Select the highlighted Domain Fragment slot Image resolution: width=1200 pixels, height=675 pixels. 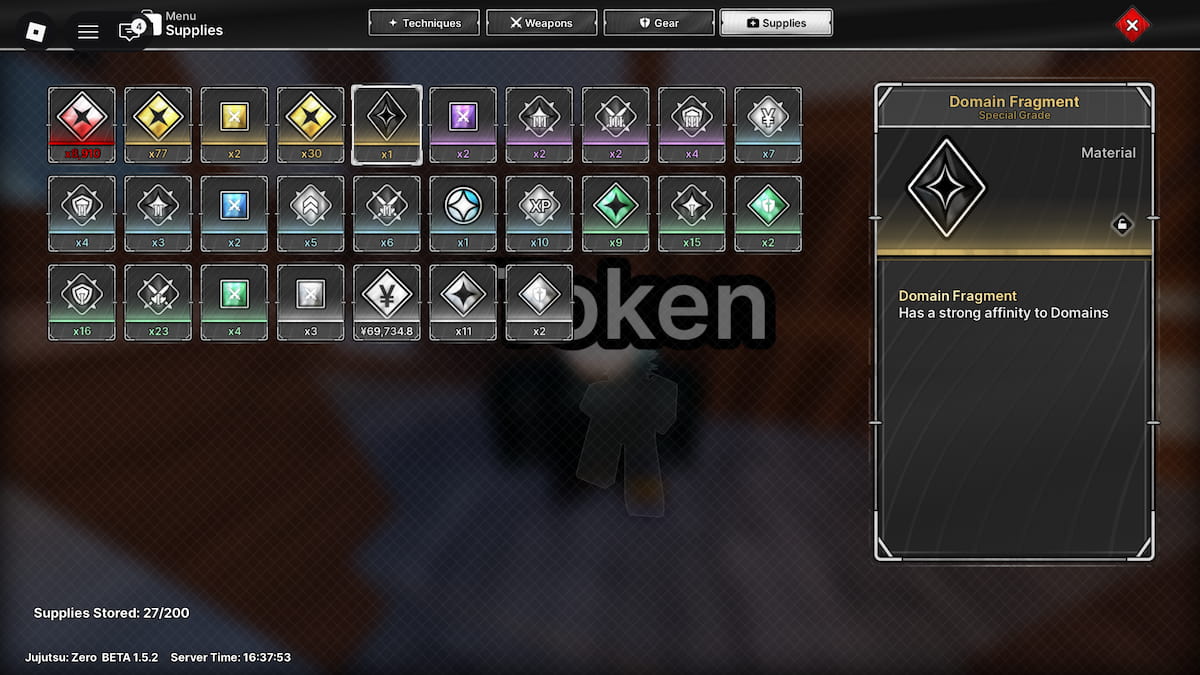tap(387, 124)
